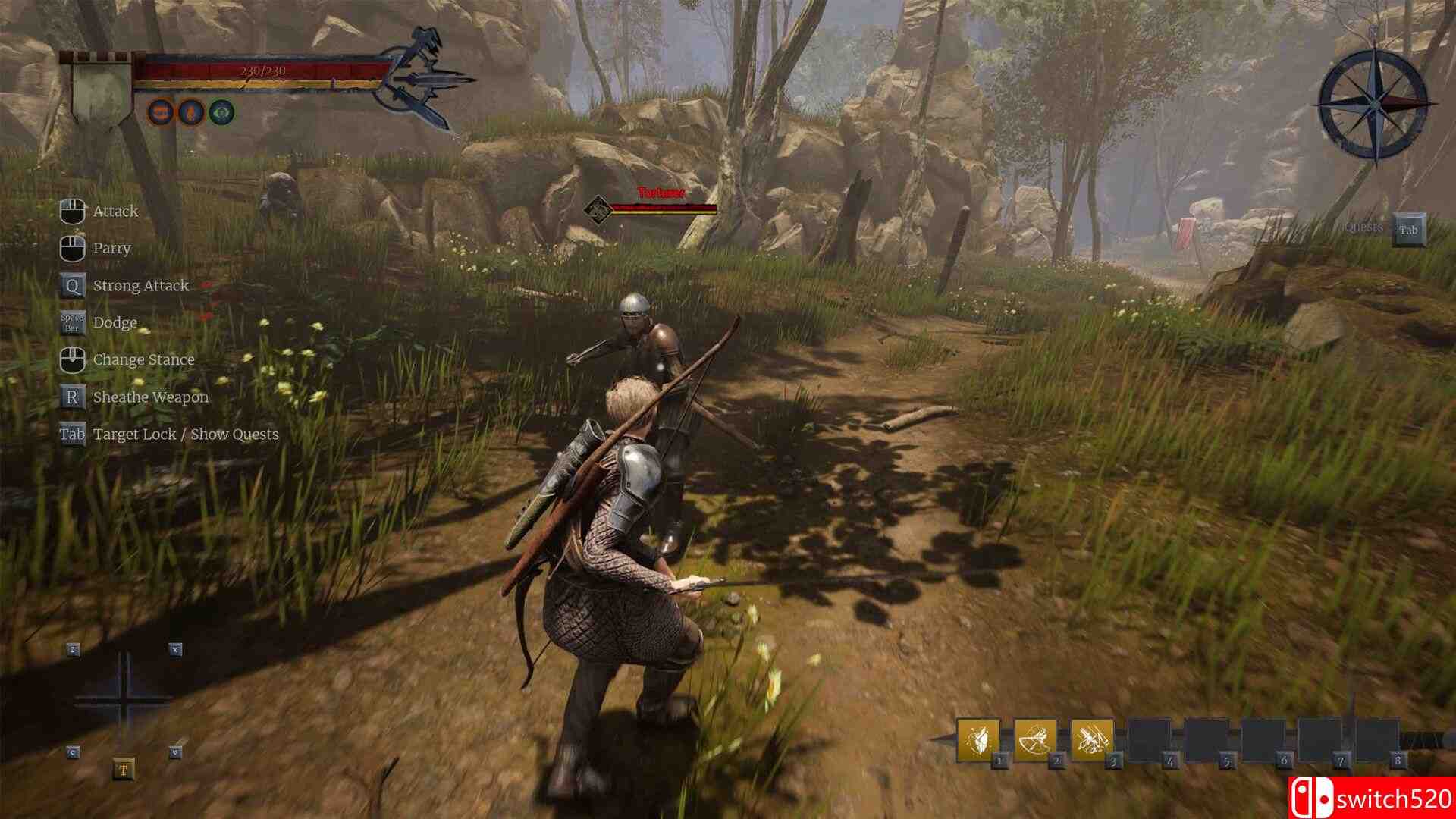The height and width of the screenshot is (819, 1456).
Task: Use the bow shot ability in slot 2
Action: 1035,739
